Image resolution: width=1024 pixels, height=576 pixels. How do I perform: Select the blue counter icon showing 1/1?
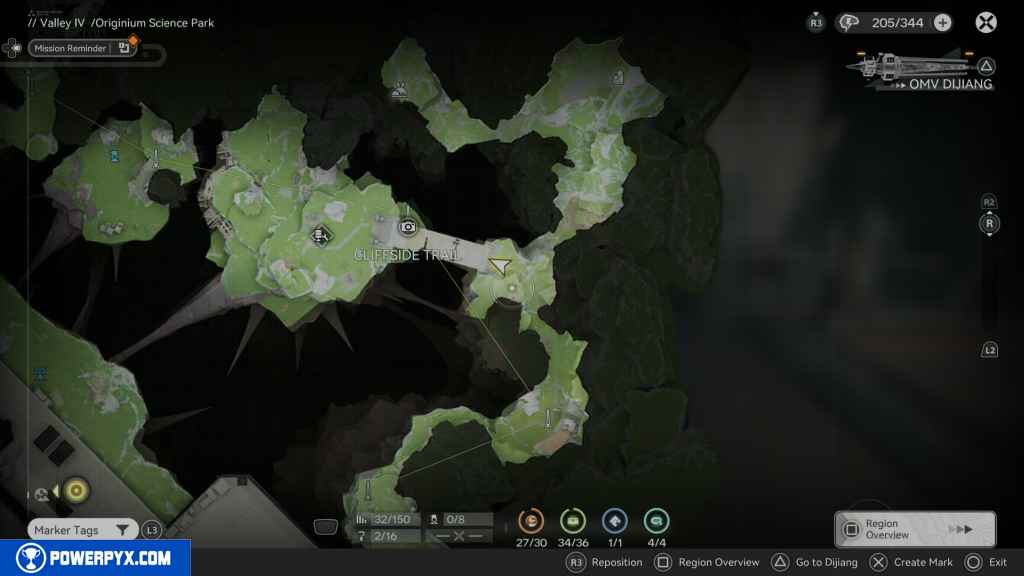tap(615, 521)
